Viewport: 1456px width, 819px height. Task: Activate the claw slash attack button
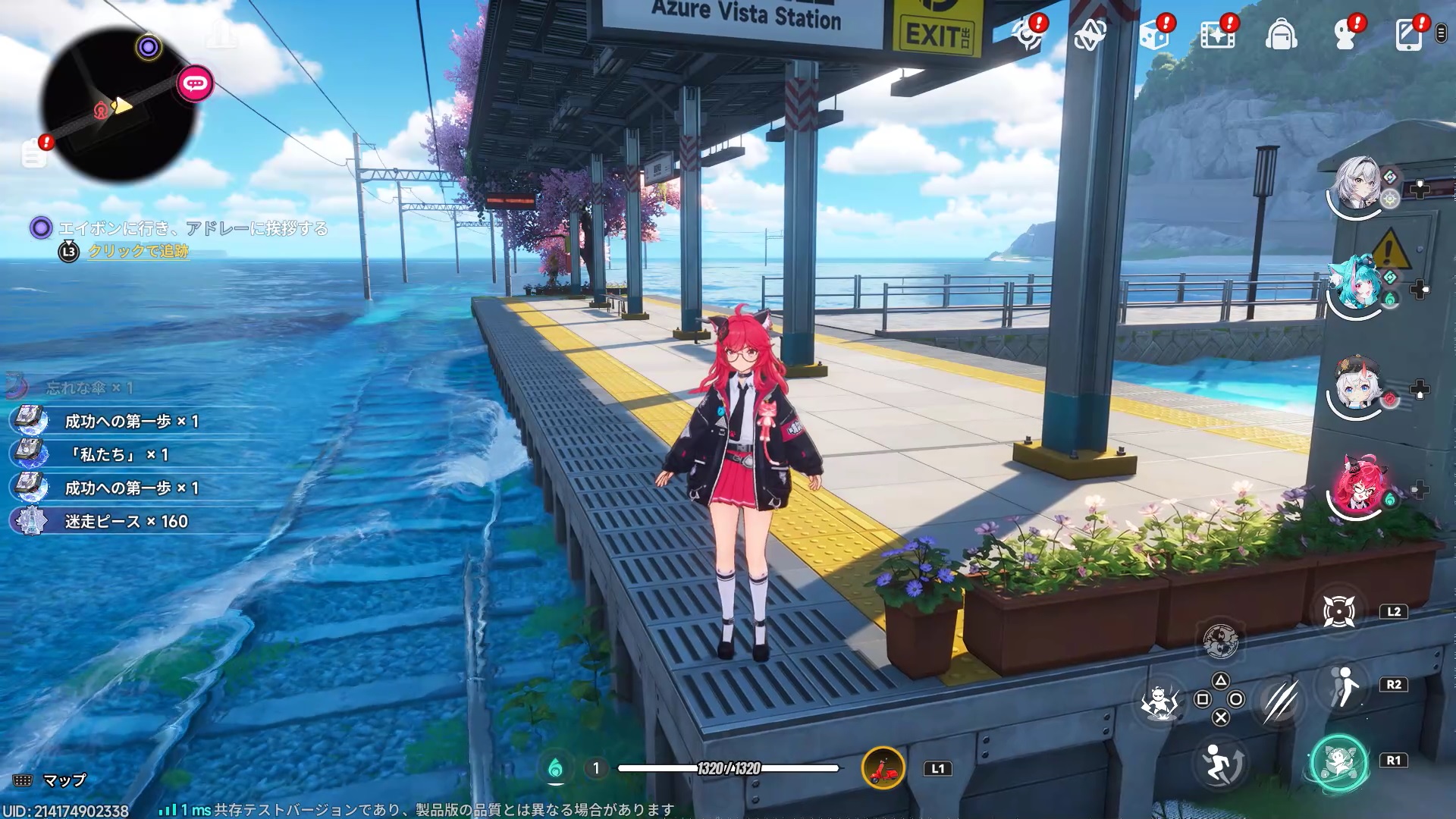point(1280,700)
